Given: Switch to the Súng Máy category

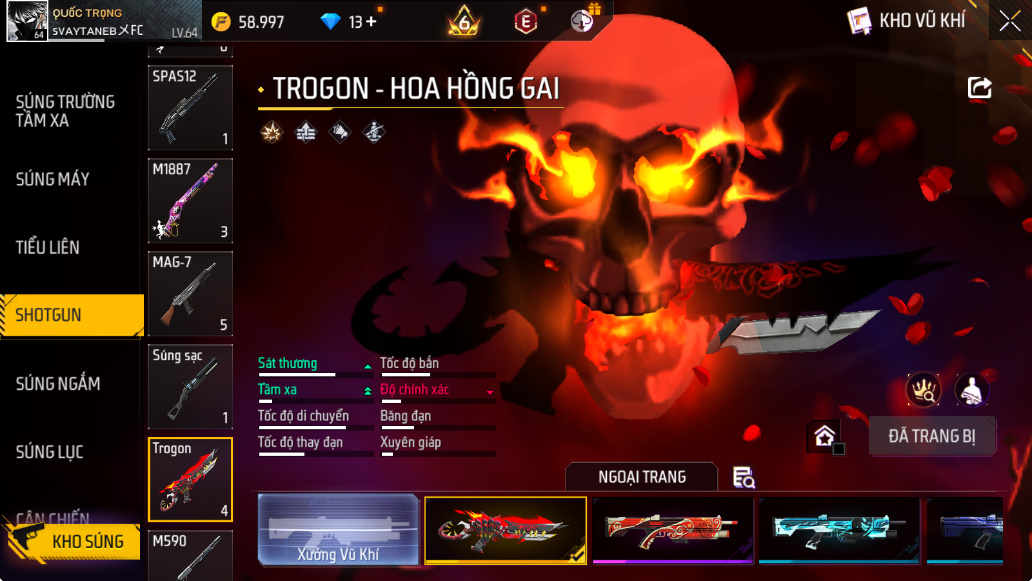Looking at the screenshot, I should (53, 180).
